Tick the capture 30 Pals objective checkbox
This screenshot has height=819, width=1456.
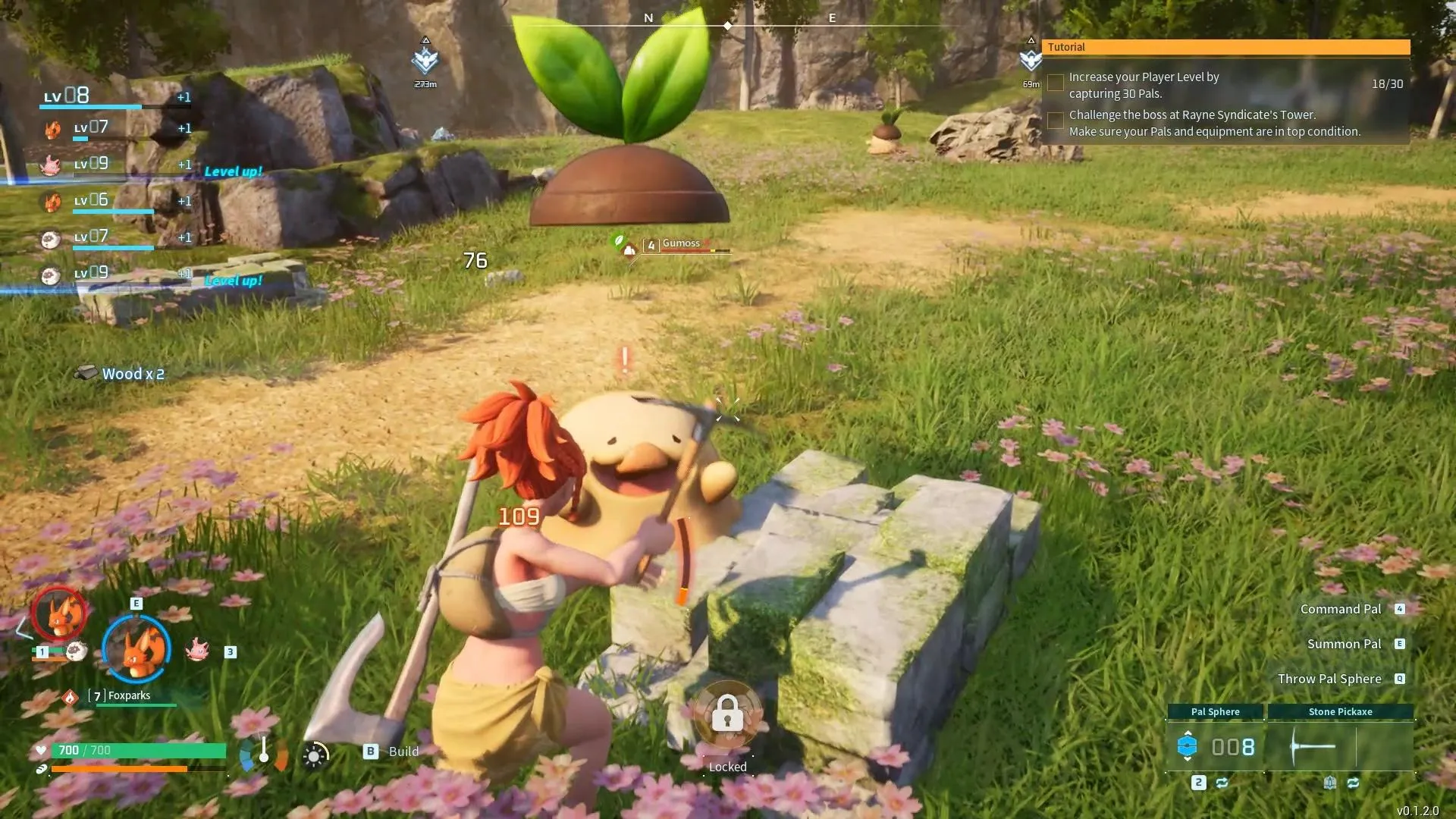pyautogui.click(x=1055, y=83)
